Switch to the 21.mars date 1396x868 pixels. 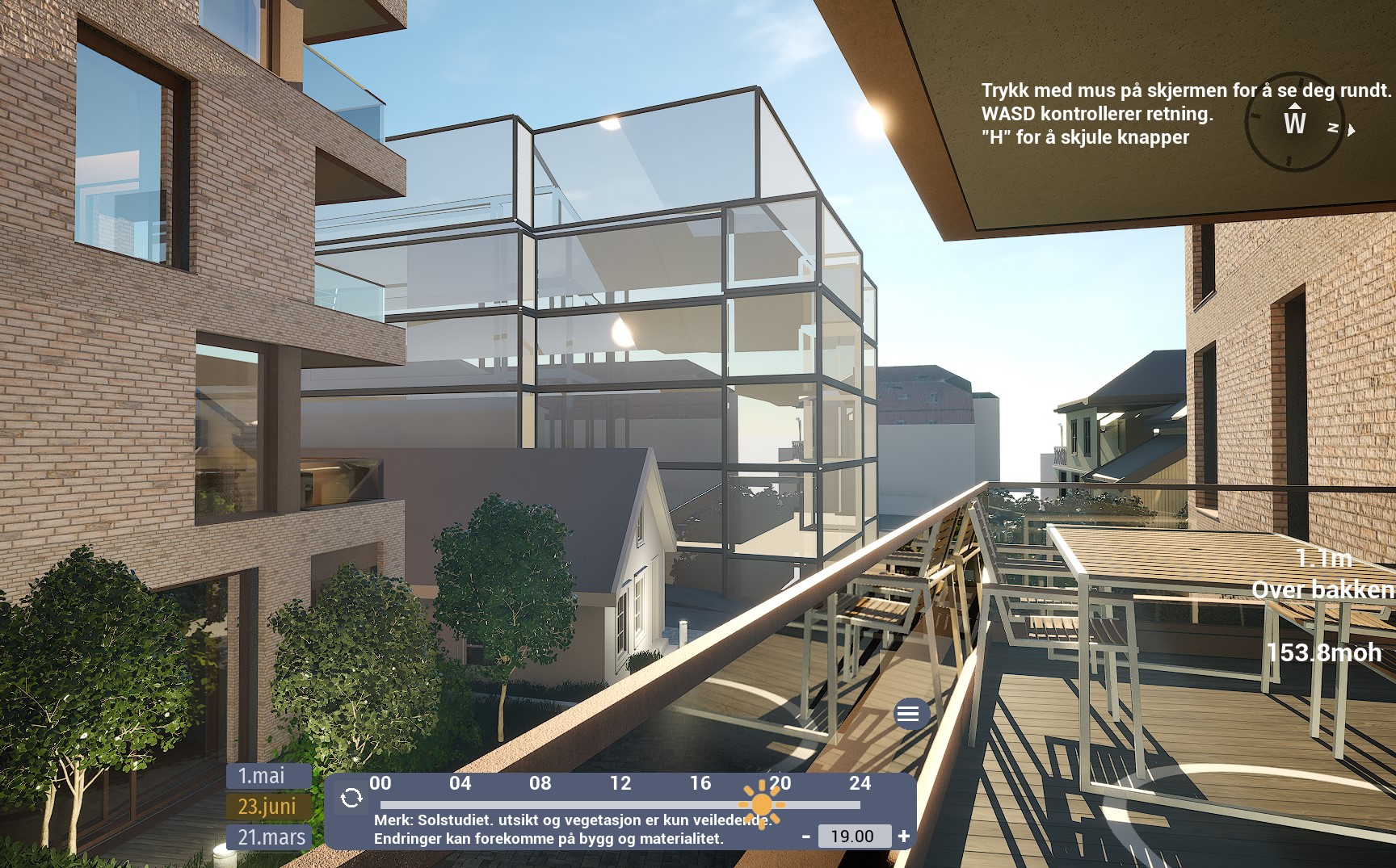point(270,837)
